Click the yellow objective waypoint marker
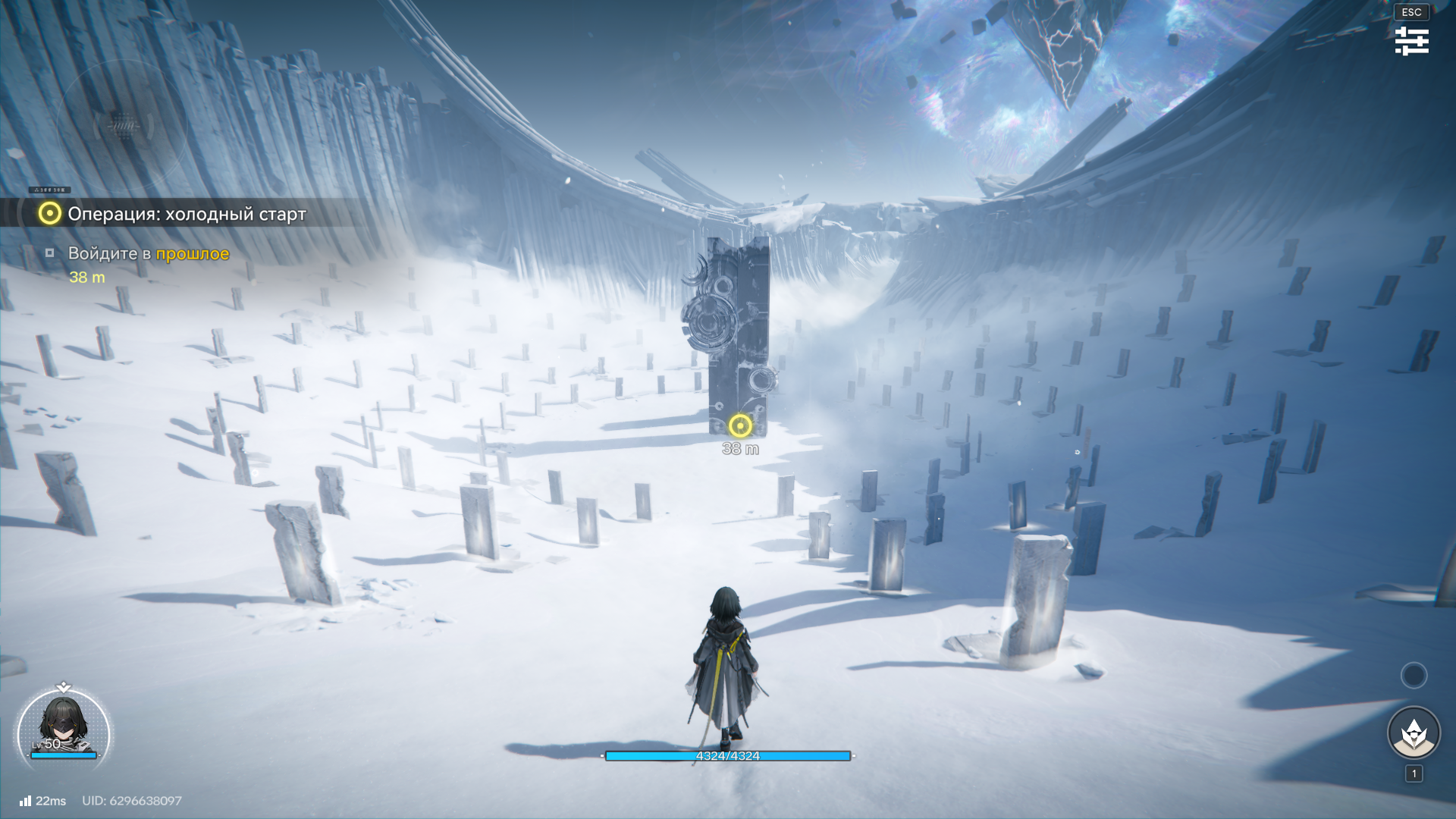Viewport: 1456px width, 819px height. (x=740, y=425)
